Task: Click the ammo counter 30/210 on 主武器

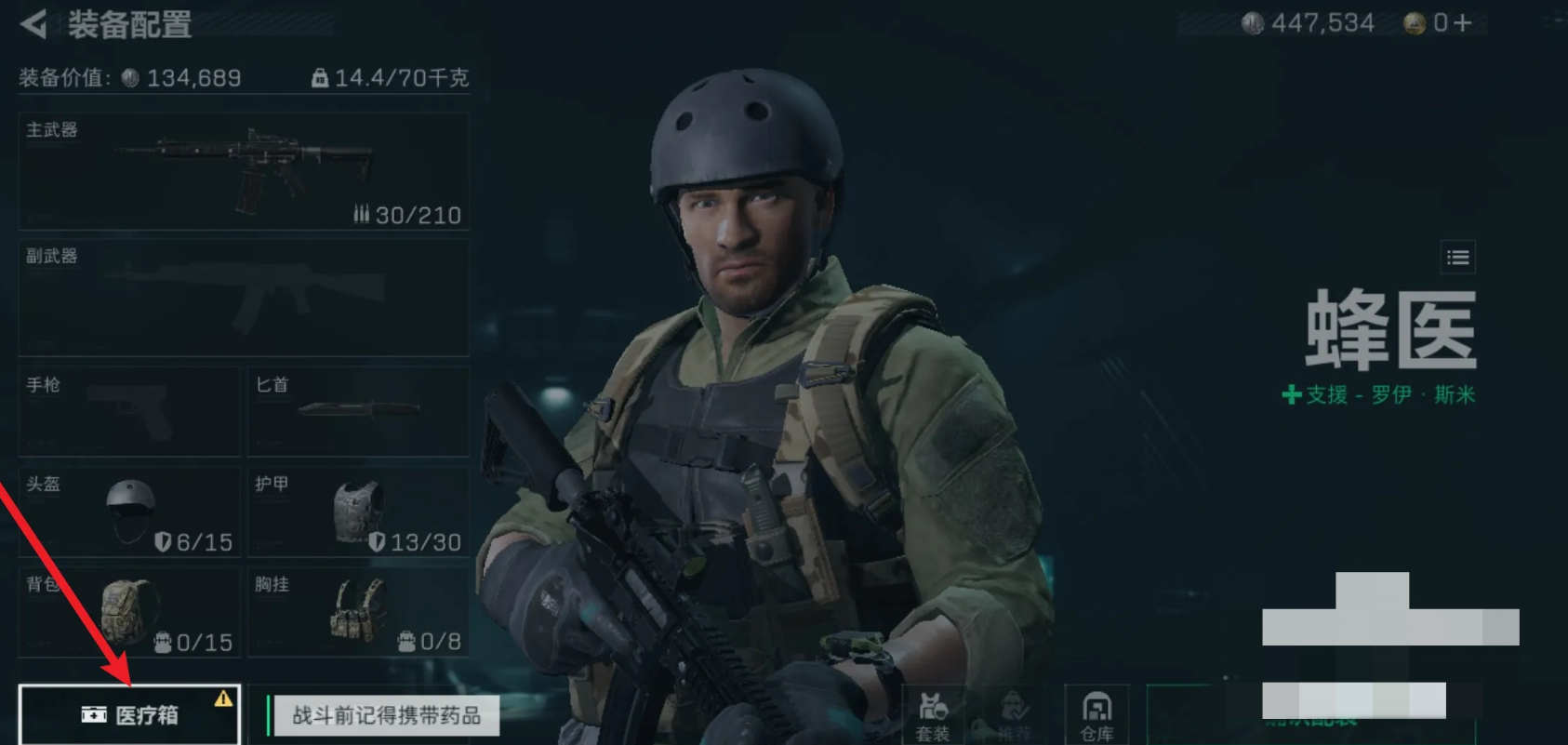Action: [x=408, y=215]
